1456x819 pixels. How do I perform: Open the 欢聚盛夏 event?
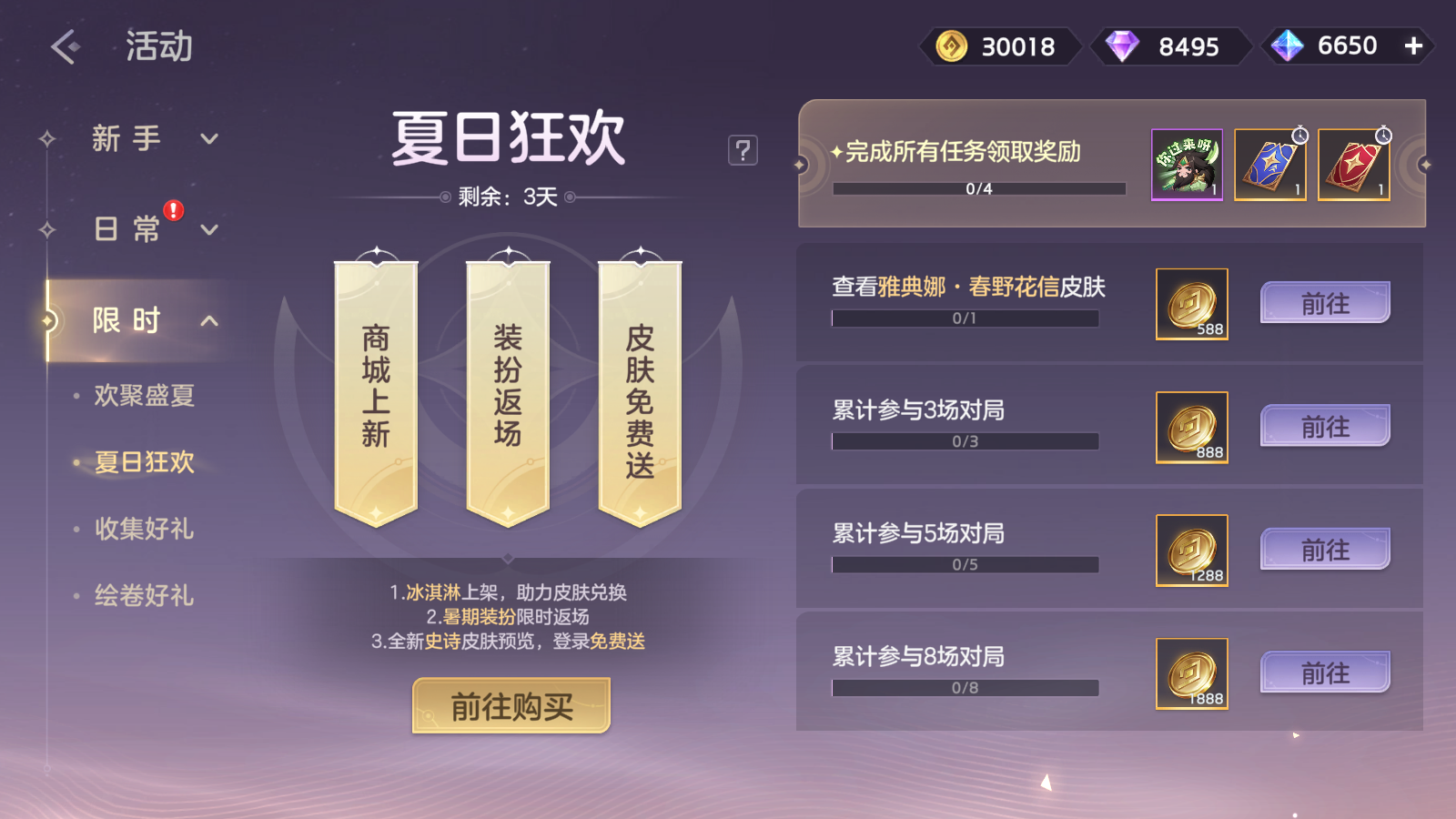(x=144, y=396)
